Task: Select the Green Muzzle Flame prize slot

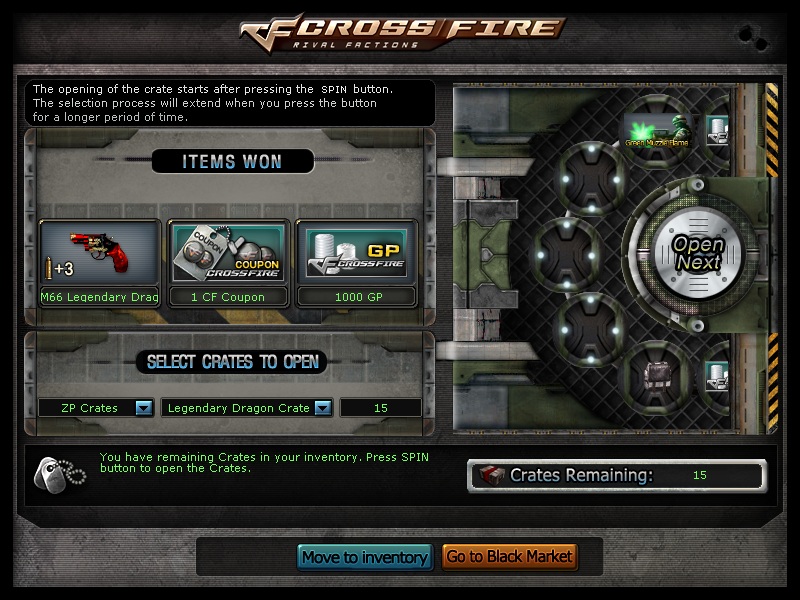Action: [656, 131]
